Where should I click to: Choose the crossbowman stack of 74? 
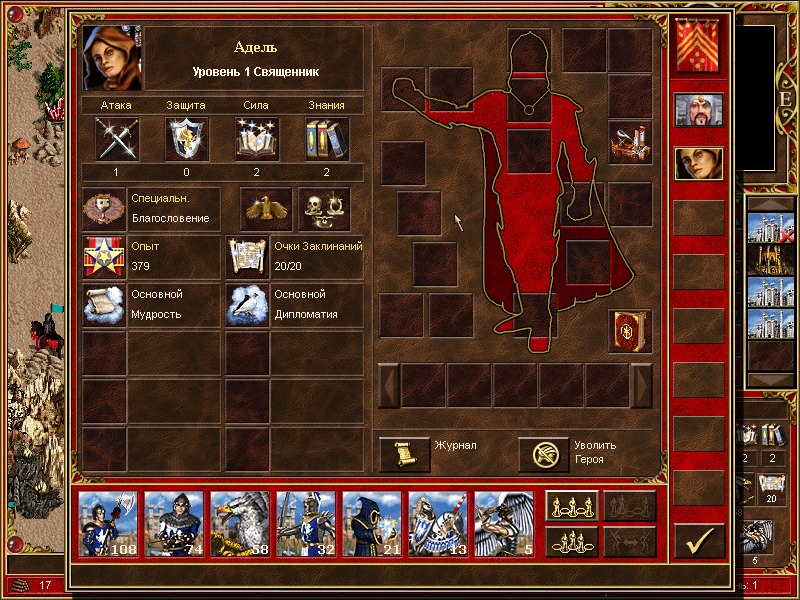click(174, 523)
